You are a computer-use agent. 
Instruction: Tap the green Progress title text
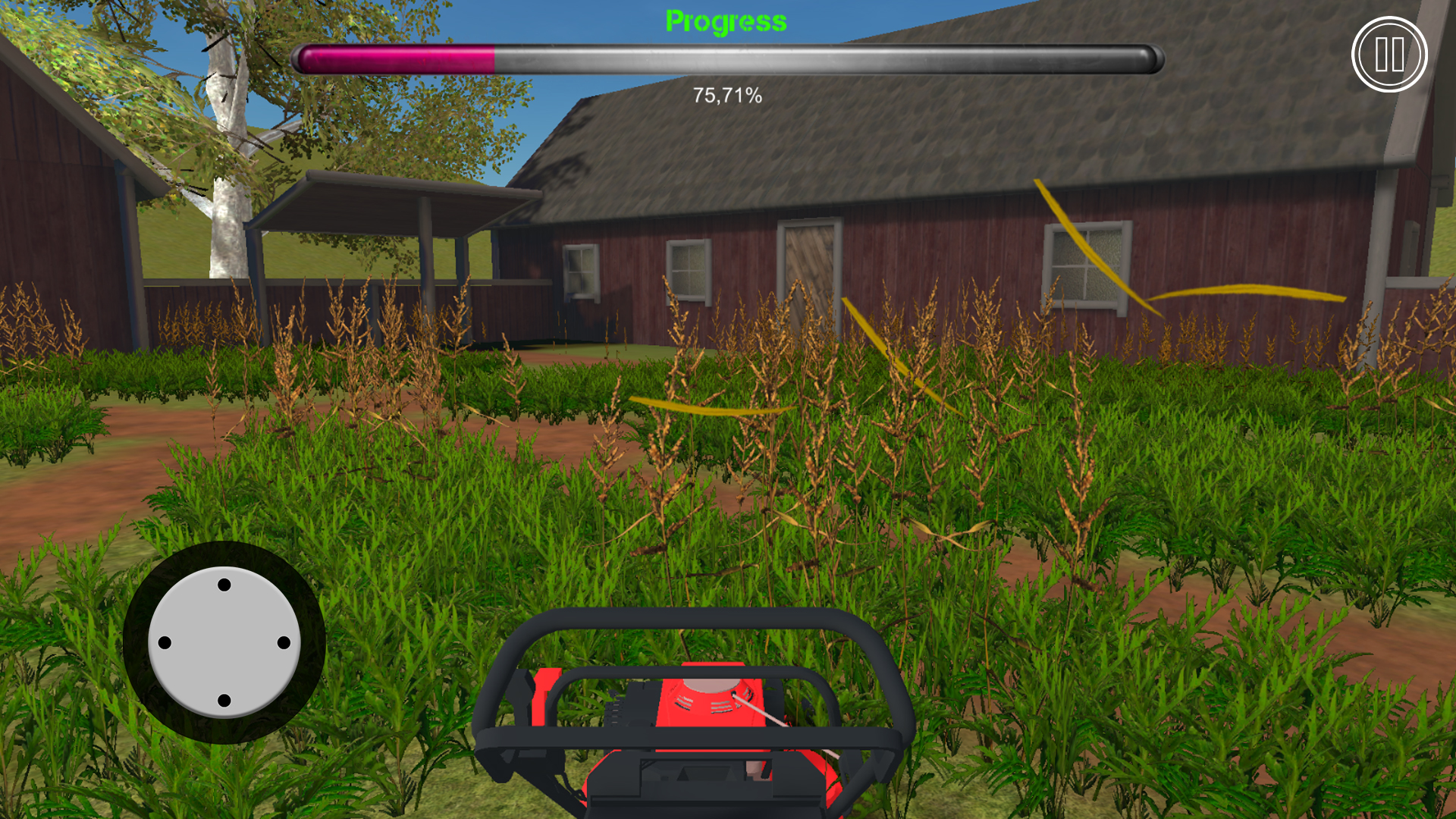pos(726,20)
